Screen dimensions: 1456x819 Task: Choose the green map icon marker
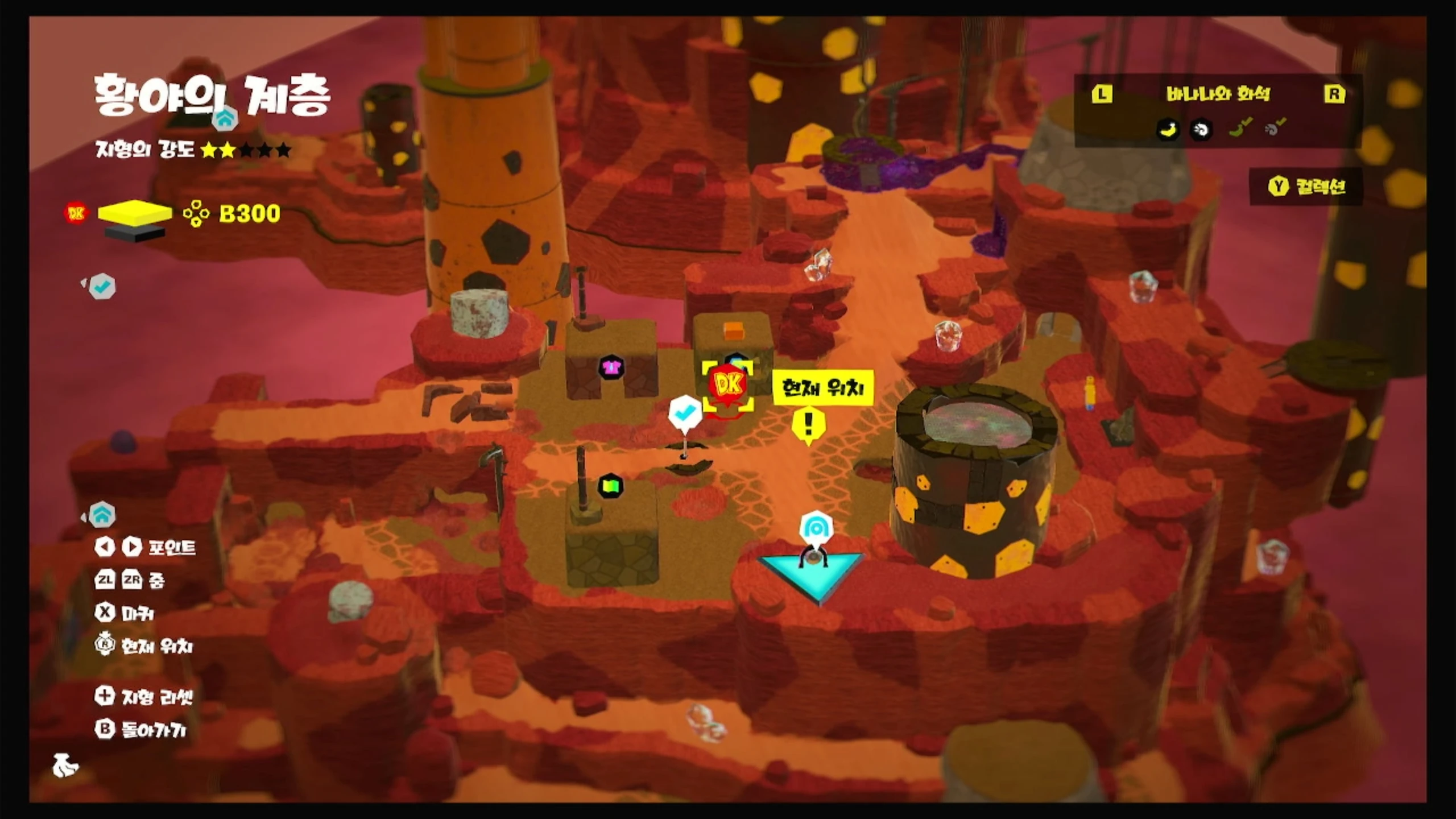[611, 486]
